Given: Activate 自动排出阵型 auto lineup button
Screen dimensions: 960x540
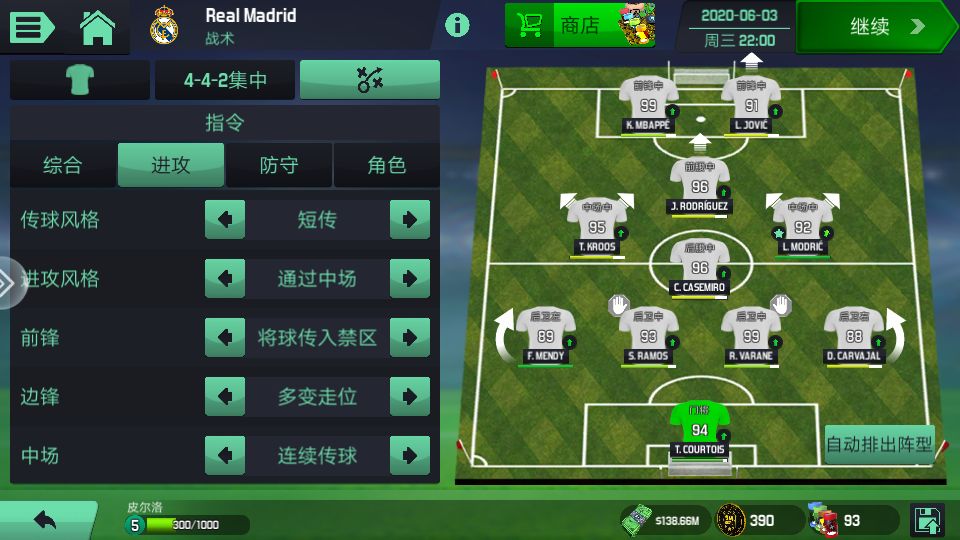Looking at the screenshot, I should click(x=879, y=443).
